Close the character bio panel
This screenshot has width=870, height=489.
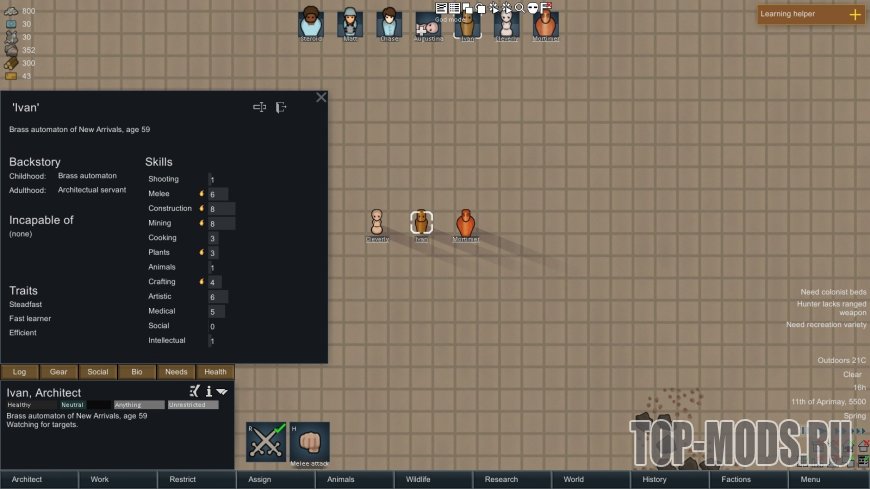(x=321, y=97)
